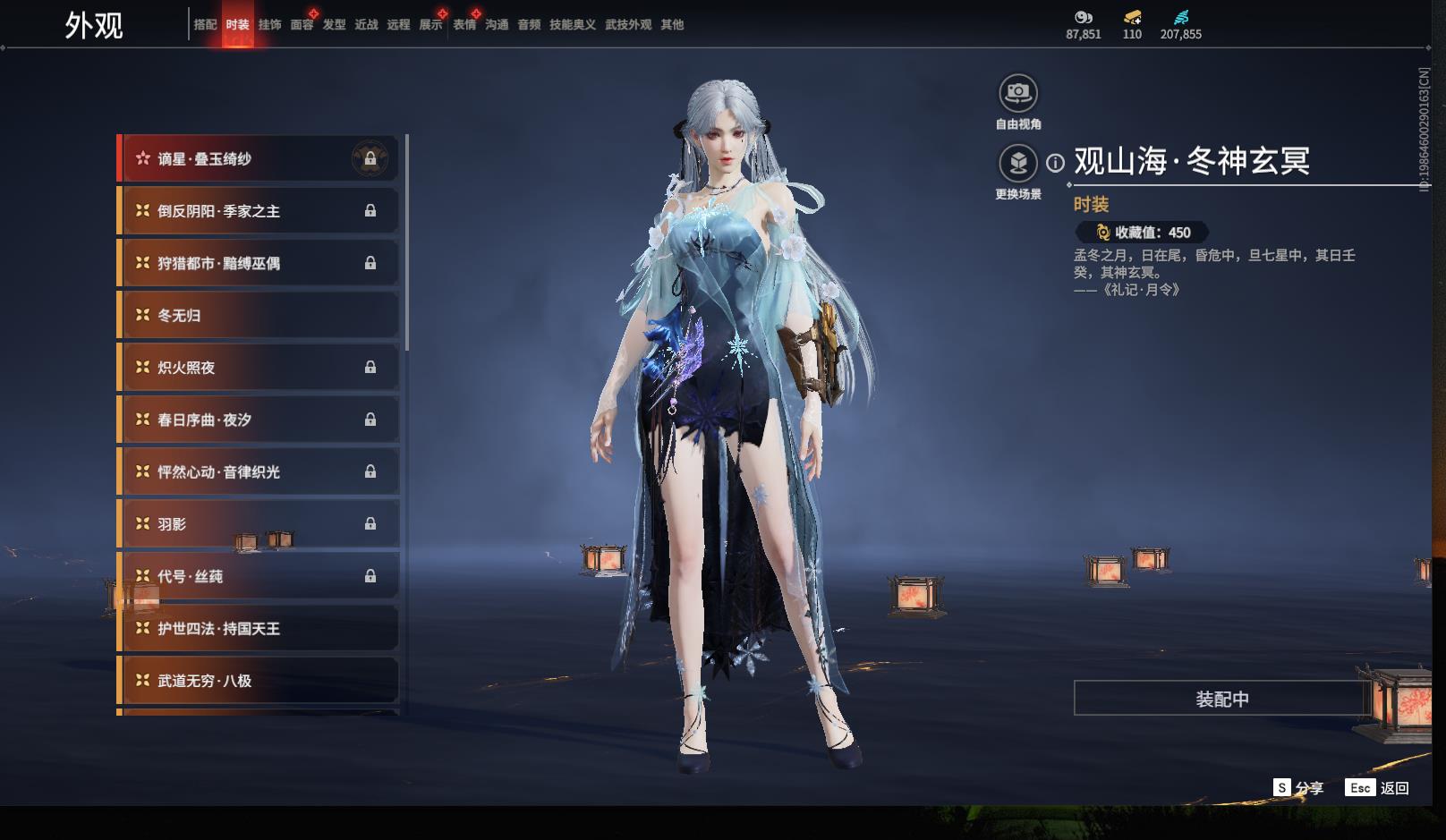Open the 挂饰 accessories tab

pos(269,25)
